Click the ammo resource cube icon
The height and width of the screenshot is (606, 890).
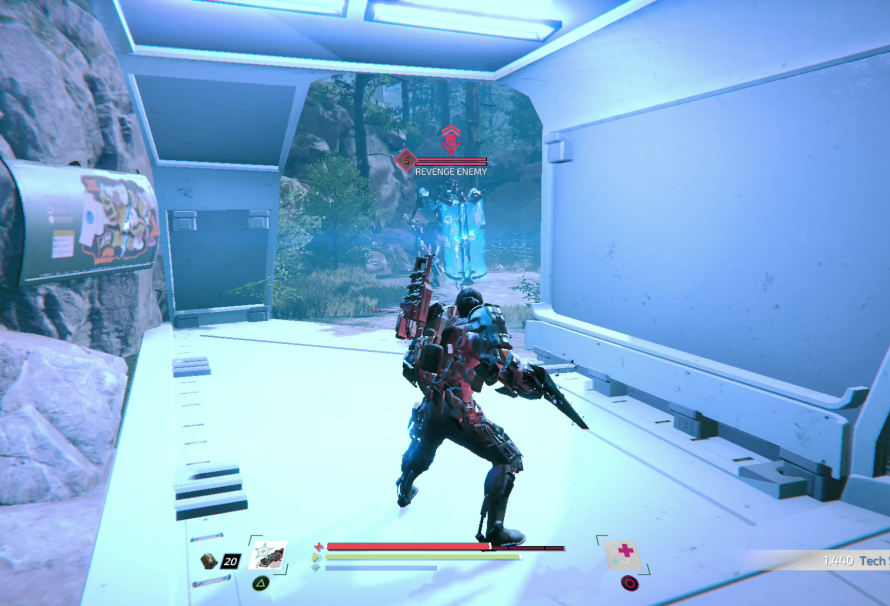pyautogui.click(x=209, y=561)
